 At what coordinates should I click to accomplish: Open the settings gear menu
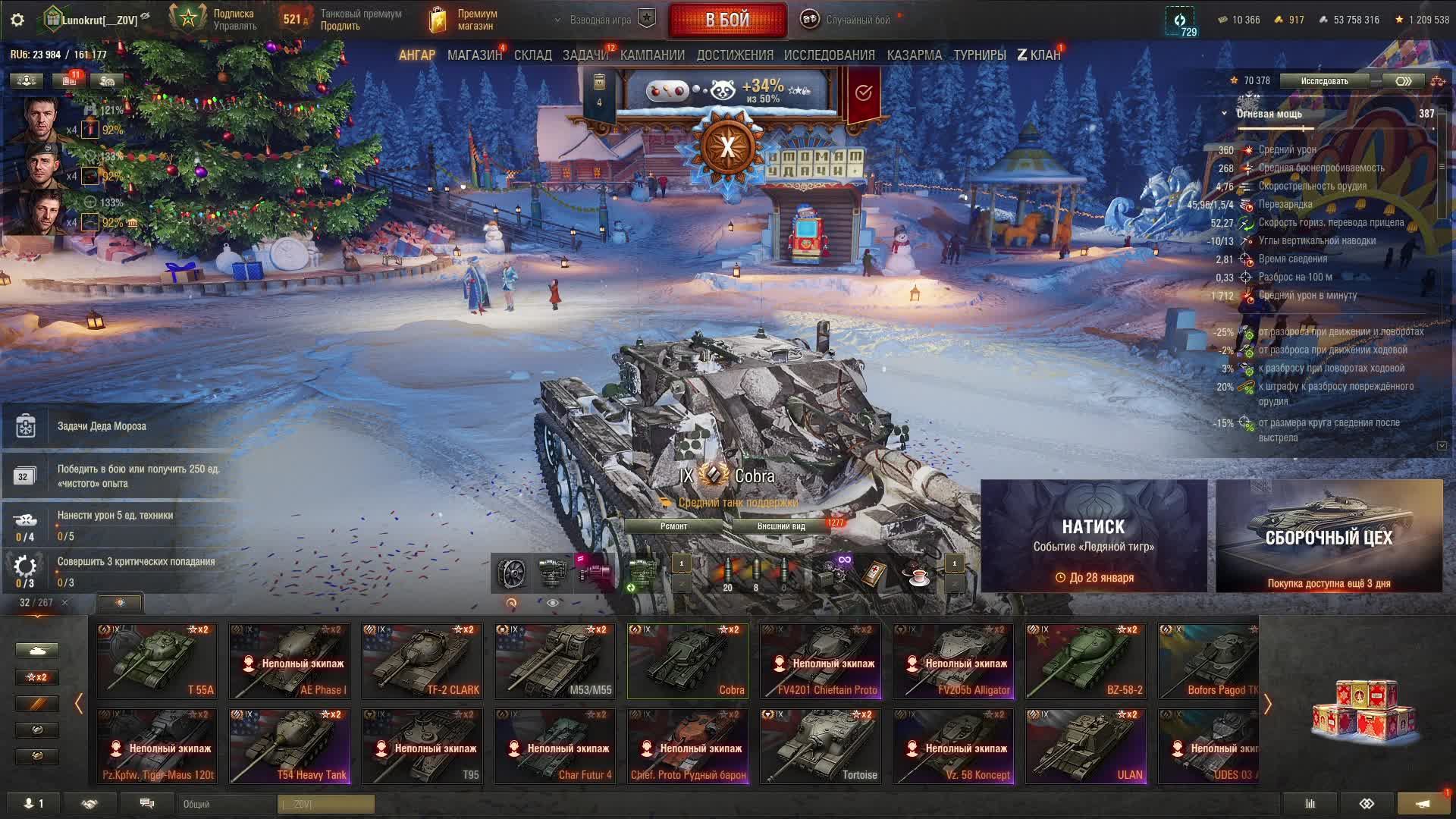tap(17, 20)
